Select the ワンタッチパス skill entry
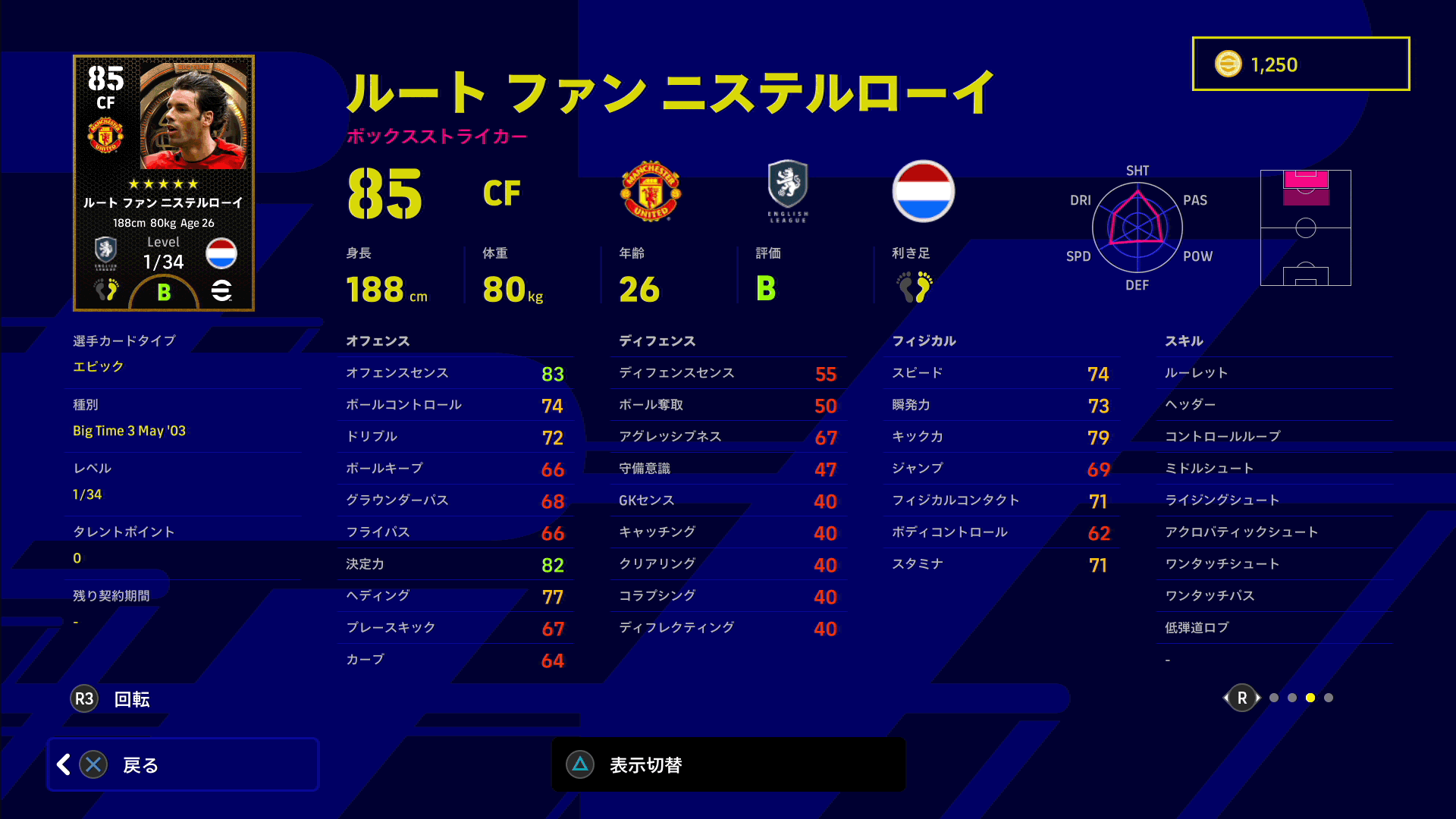This screenshot has width=1456, height=819. coord(1274,596)
